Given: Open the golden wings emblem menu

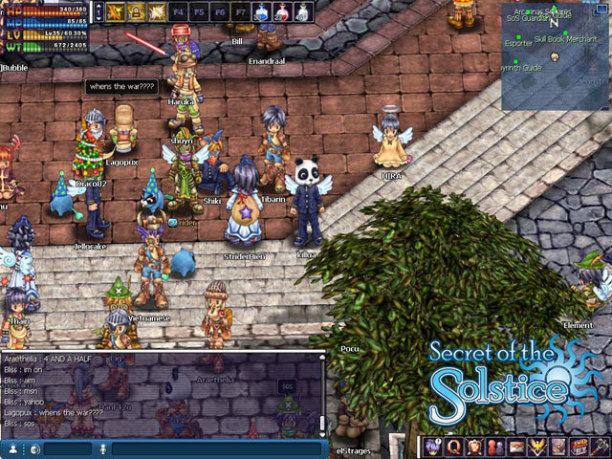Looking at the screenshot, I should (537, 447).
